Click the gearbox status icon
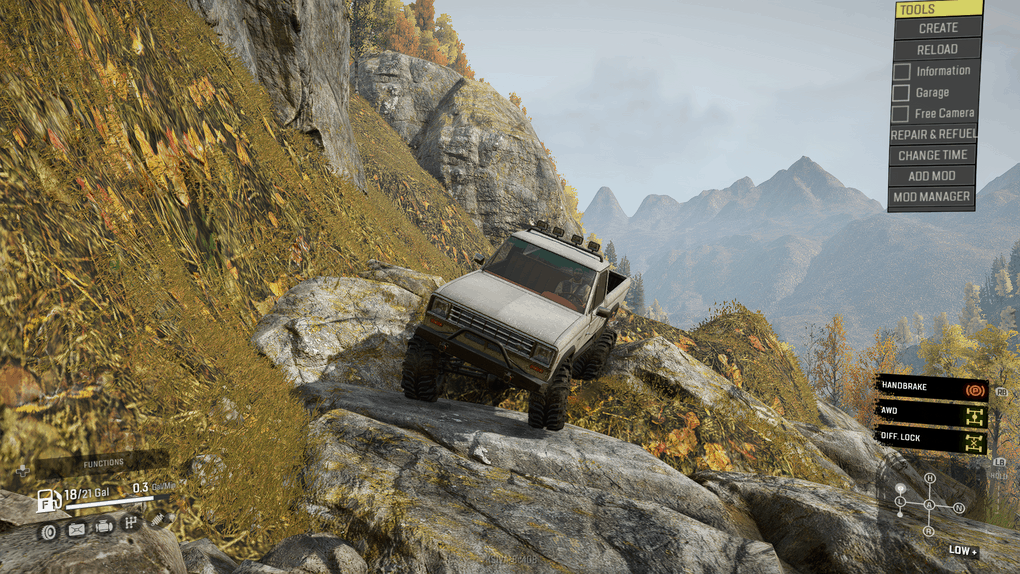 pos(130,522)
